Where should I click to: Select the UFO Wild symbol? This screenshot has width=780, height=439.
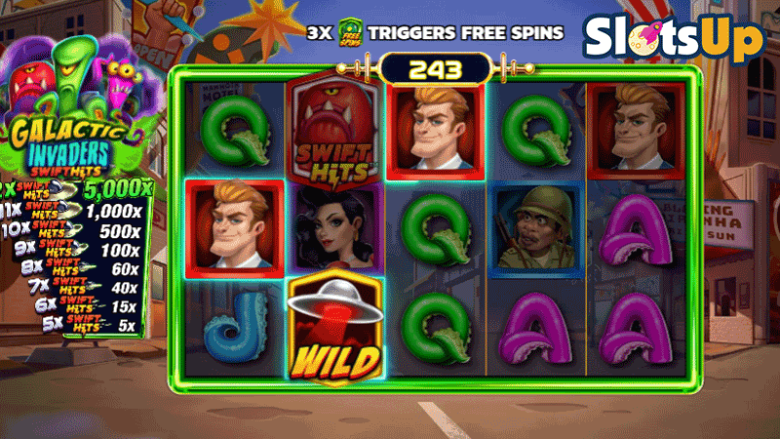[336, 328]
